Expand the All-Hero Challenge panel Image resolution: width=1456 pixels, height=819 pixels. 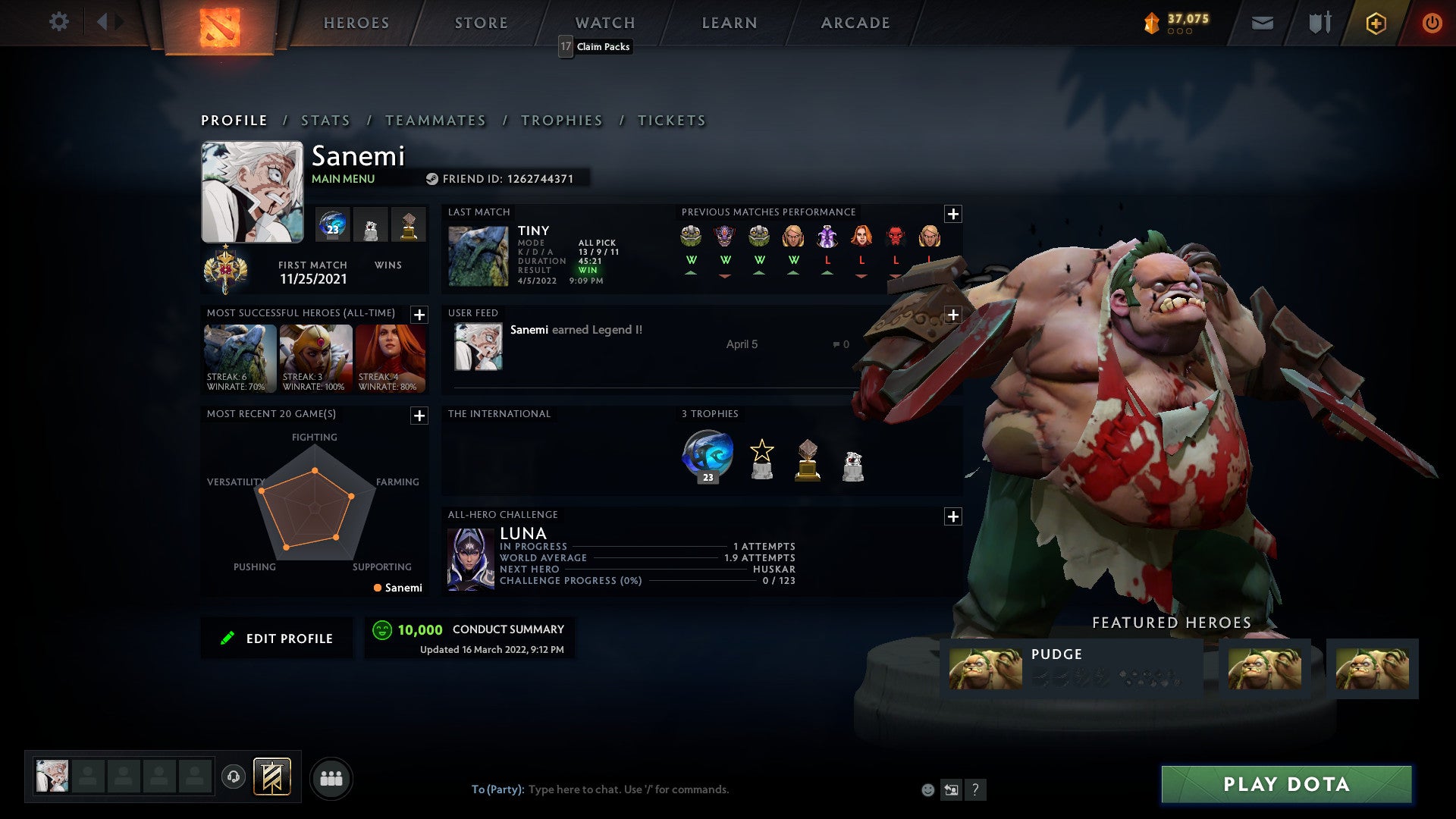pyautogui.click(x=954, y=516)
